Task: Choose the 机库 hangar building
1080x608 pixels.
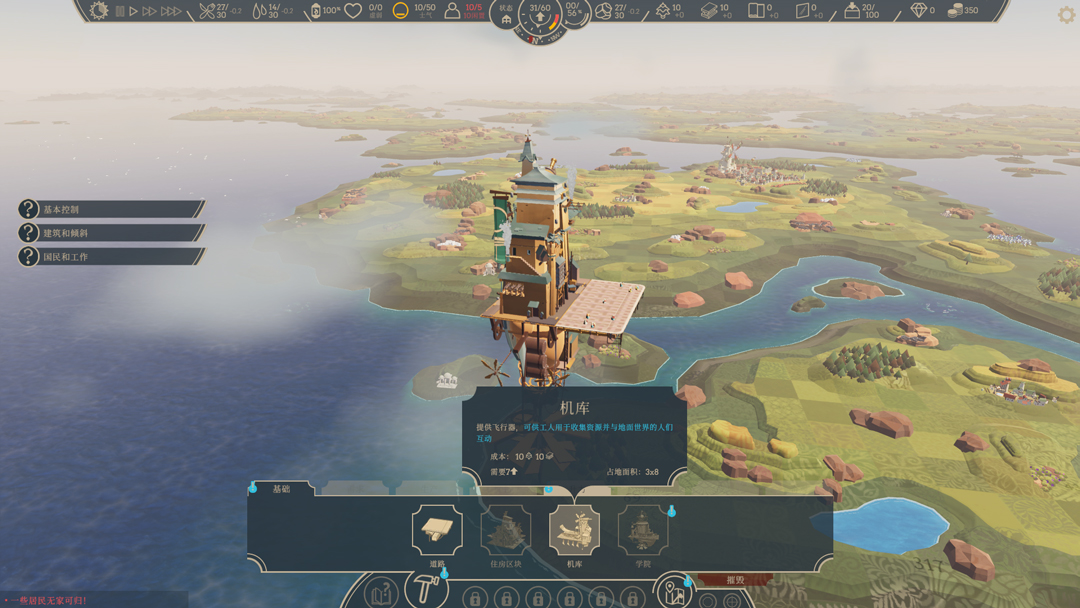Action: (574, 531)
